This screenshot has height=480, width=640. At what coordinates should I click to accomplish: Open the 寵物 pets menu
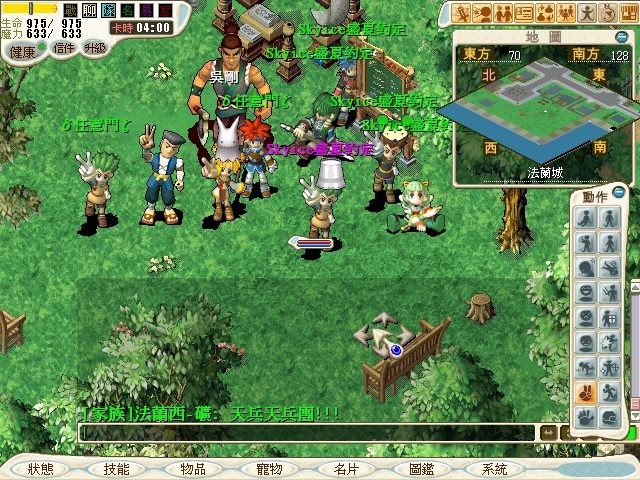click(x=270, y=469)
